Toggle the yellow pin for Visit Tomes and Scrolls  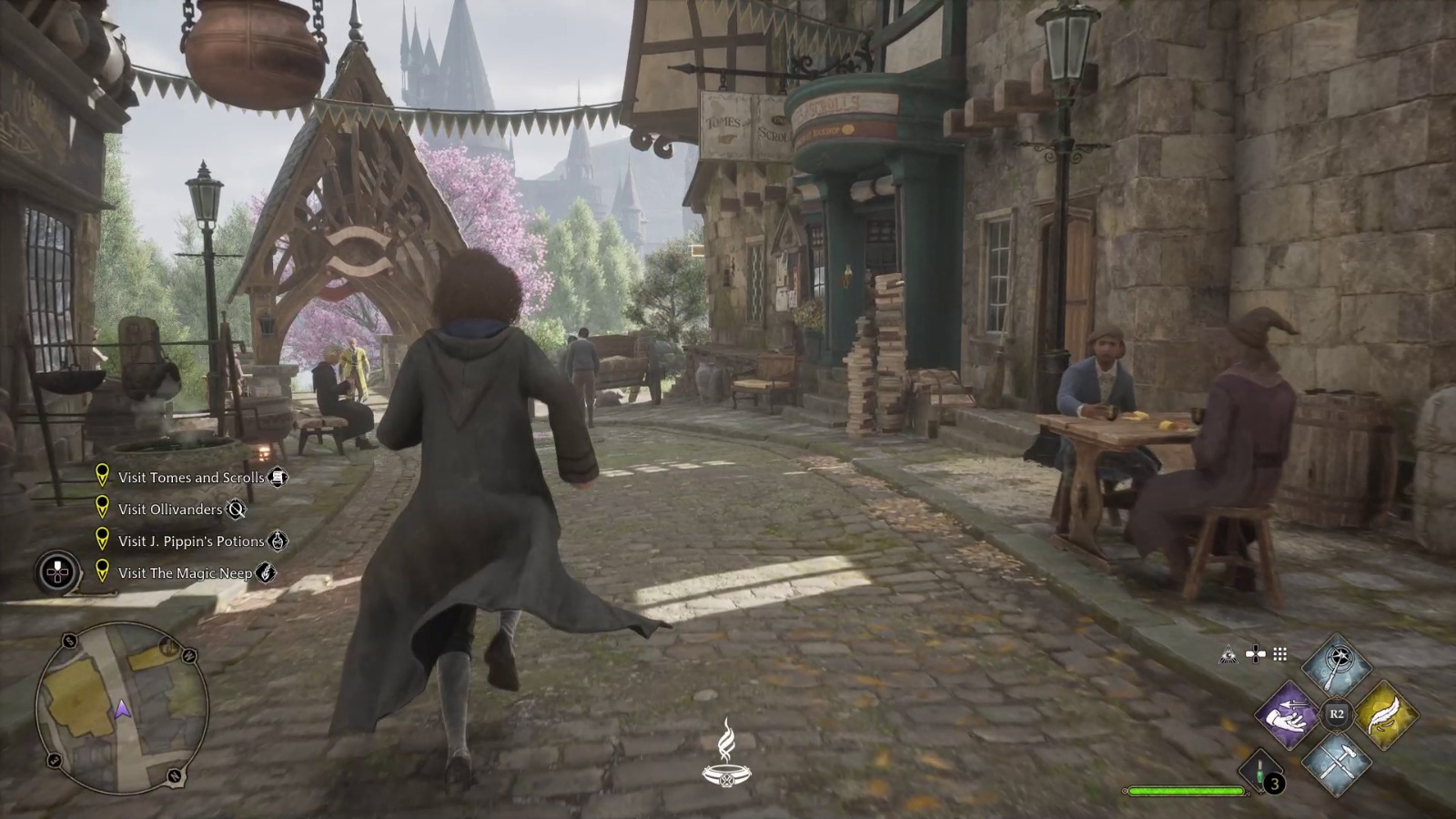103,476
